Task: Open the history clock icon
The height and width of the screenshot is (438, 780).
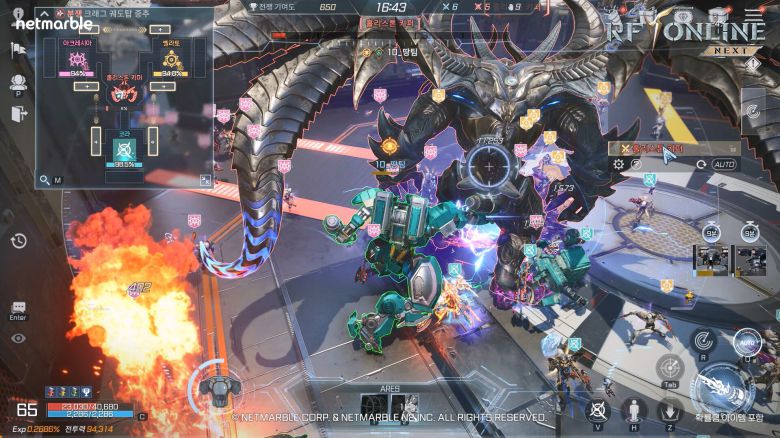Action: (x=18, y=240)
